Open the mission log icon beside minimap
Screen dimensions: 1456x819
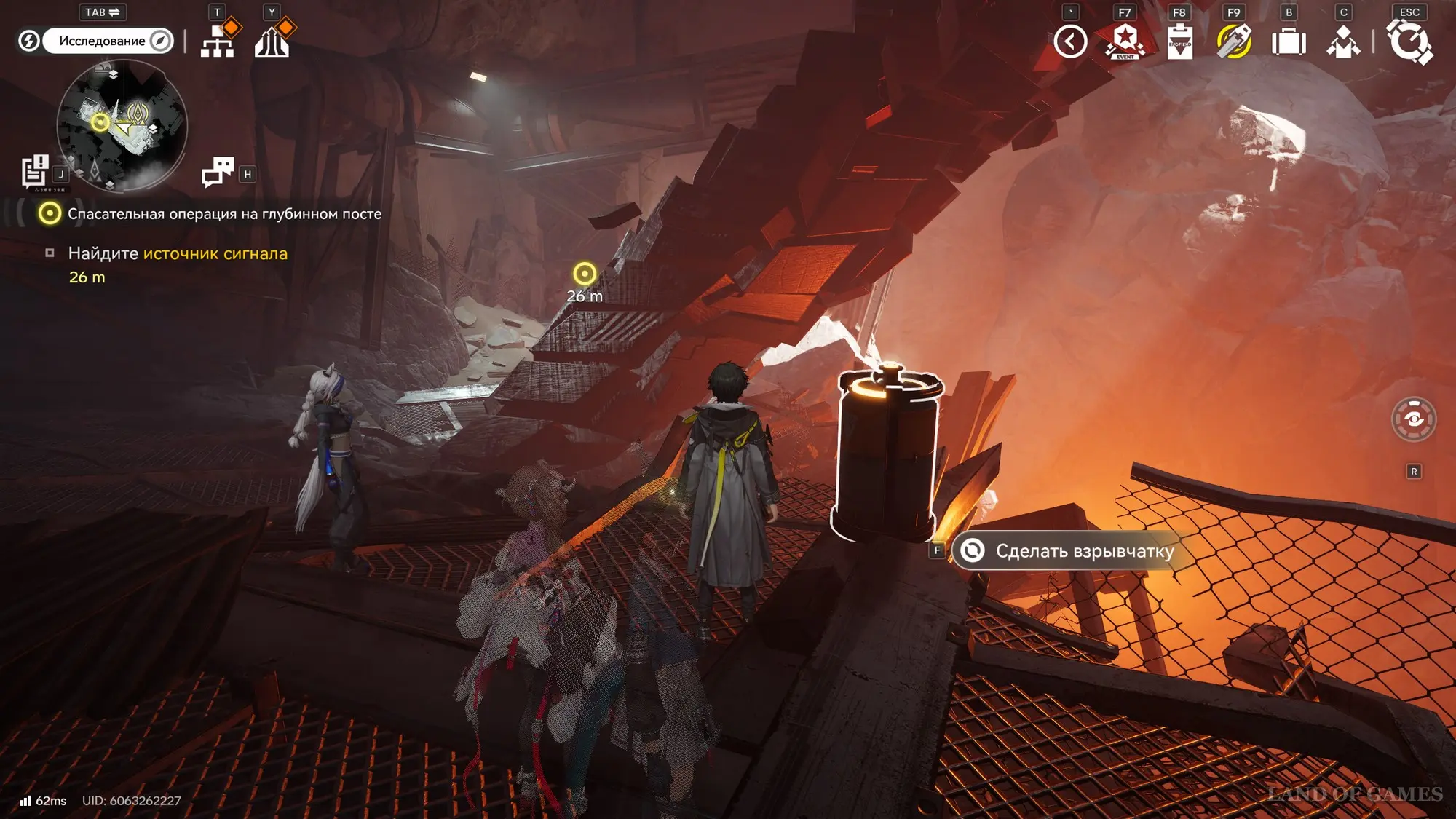34,173
